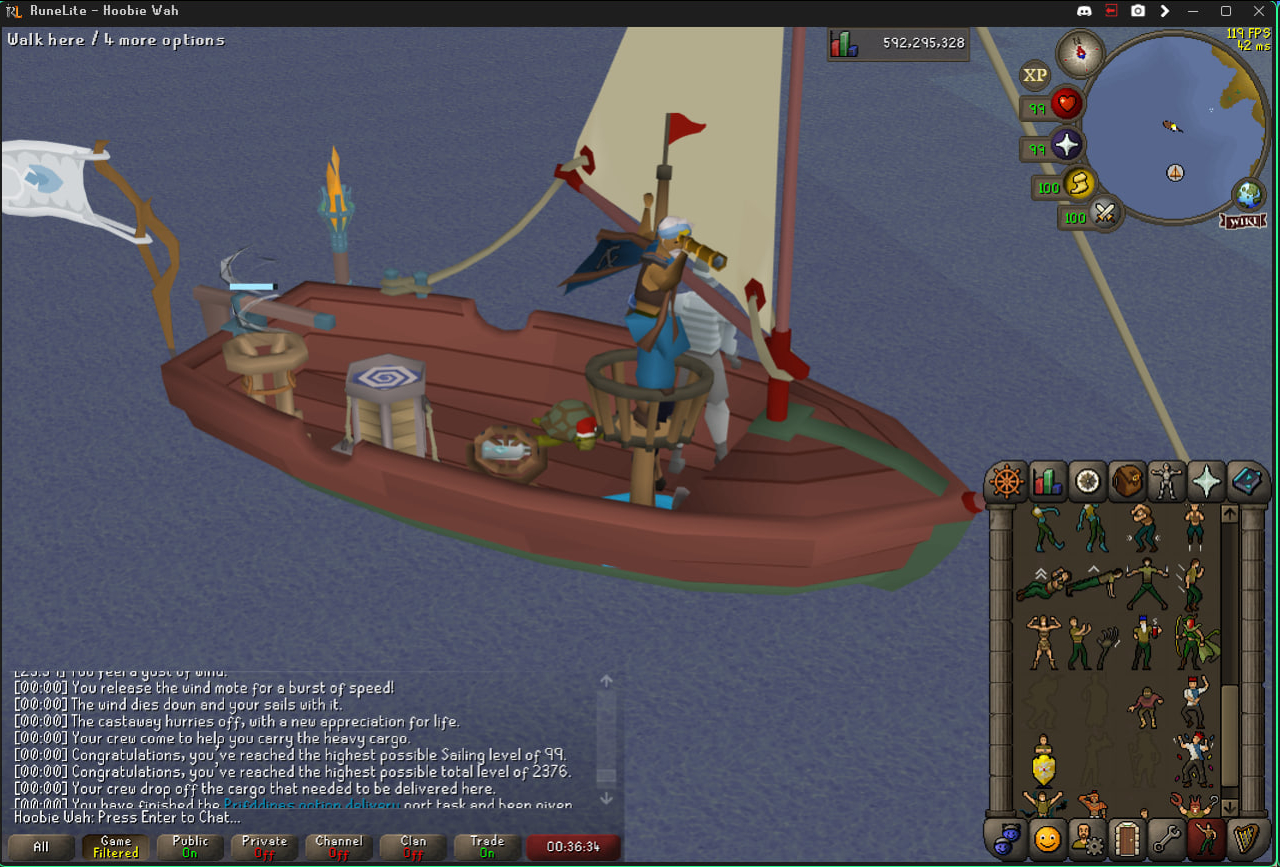Click the compass to face north

[1080, 53]
